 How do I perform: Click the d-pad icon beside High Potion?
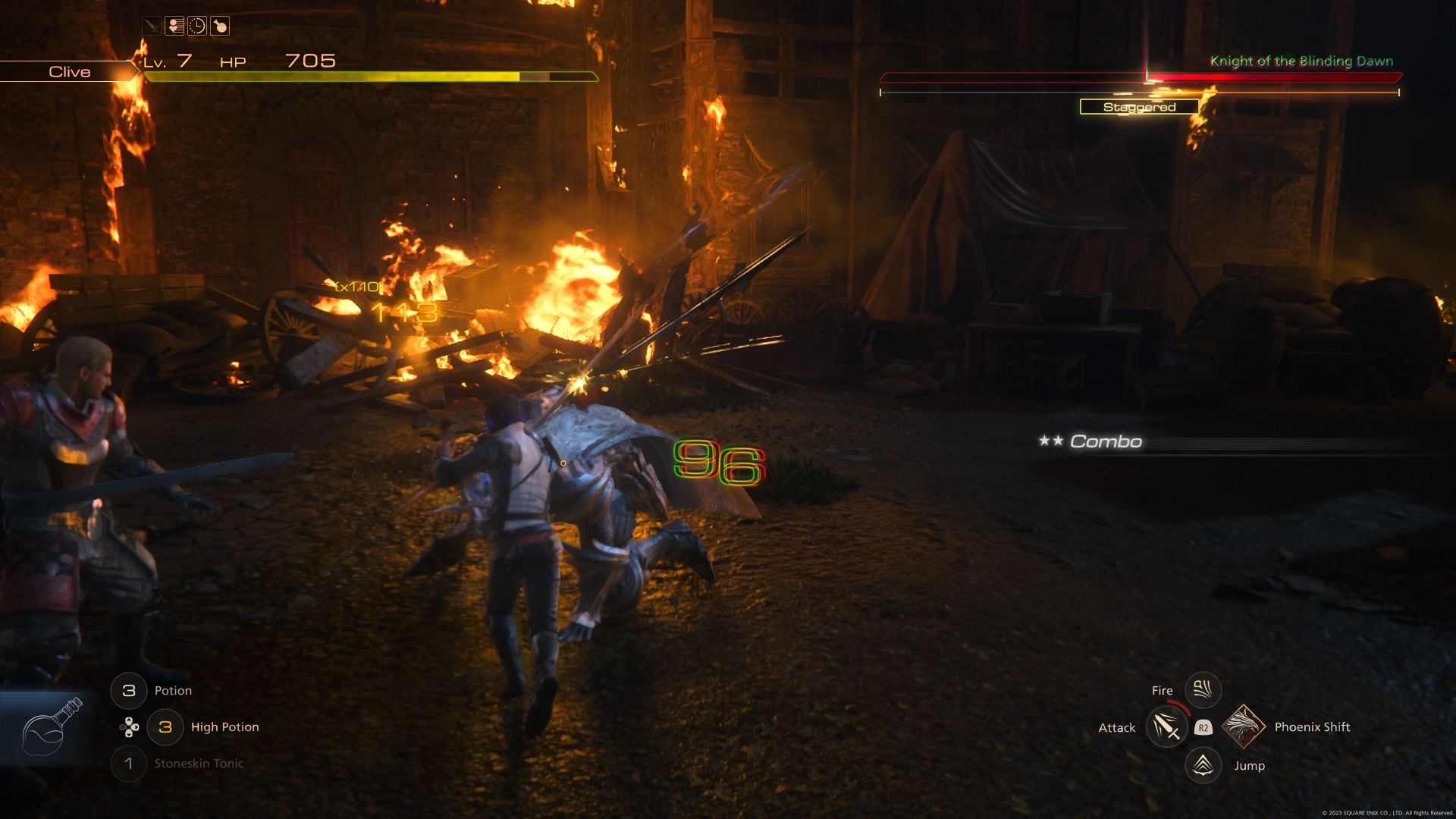129,726
